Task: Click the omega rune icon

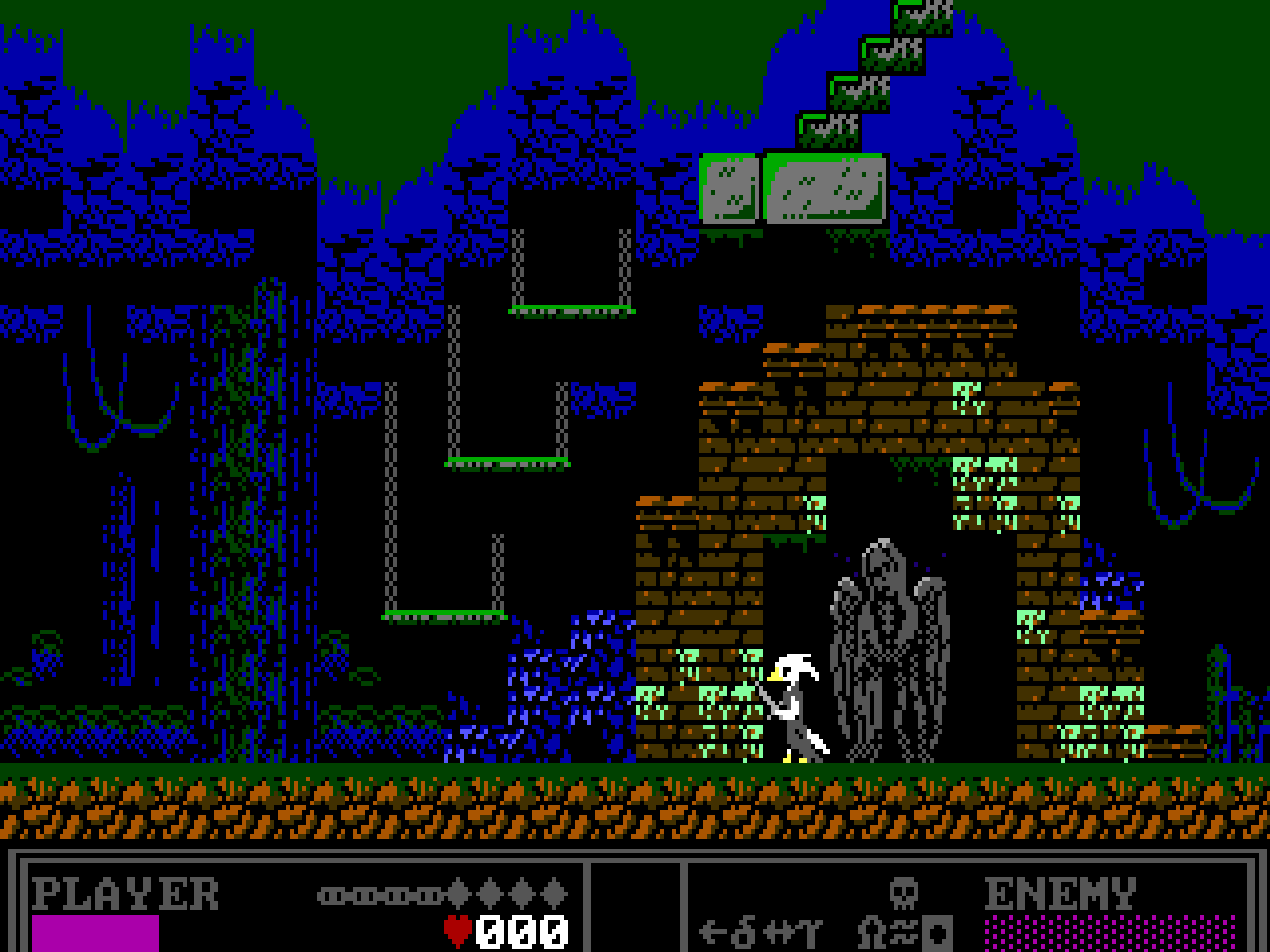Action: (x=871, y=932)
